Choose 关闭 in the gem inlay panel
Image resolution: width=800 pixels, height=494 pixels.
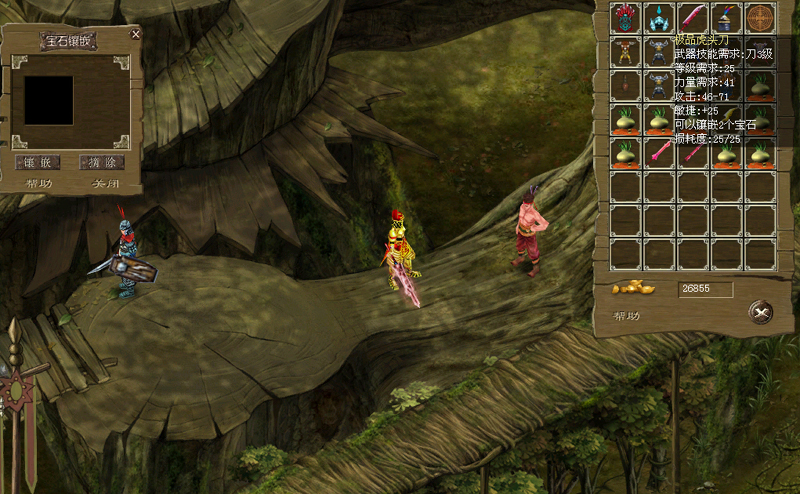pyautogui.click(x=106, y=184)
